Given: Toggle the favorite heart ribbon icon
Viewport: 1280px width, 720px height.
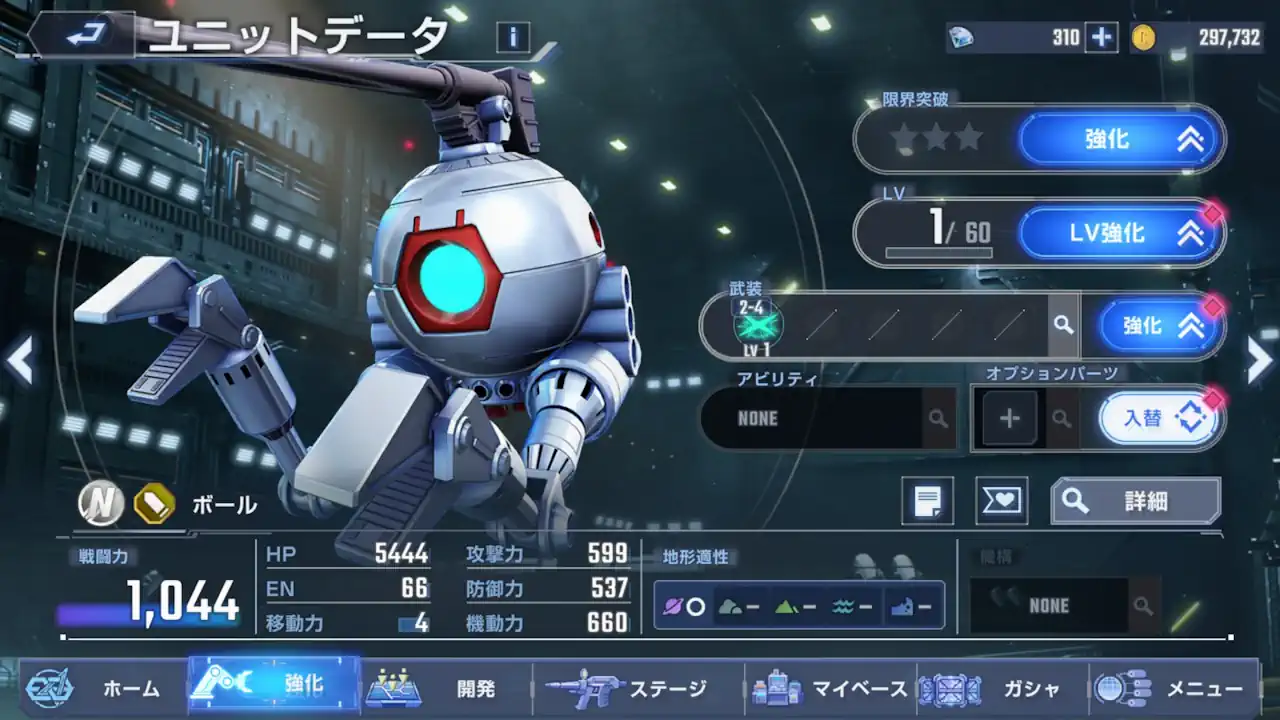Looking at the screenshot, I should click(x=1001, y=501).
